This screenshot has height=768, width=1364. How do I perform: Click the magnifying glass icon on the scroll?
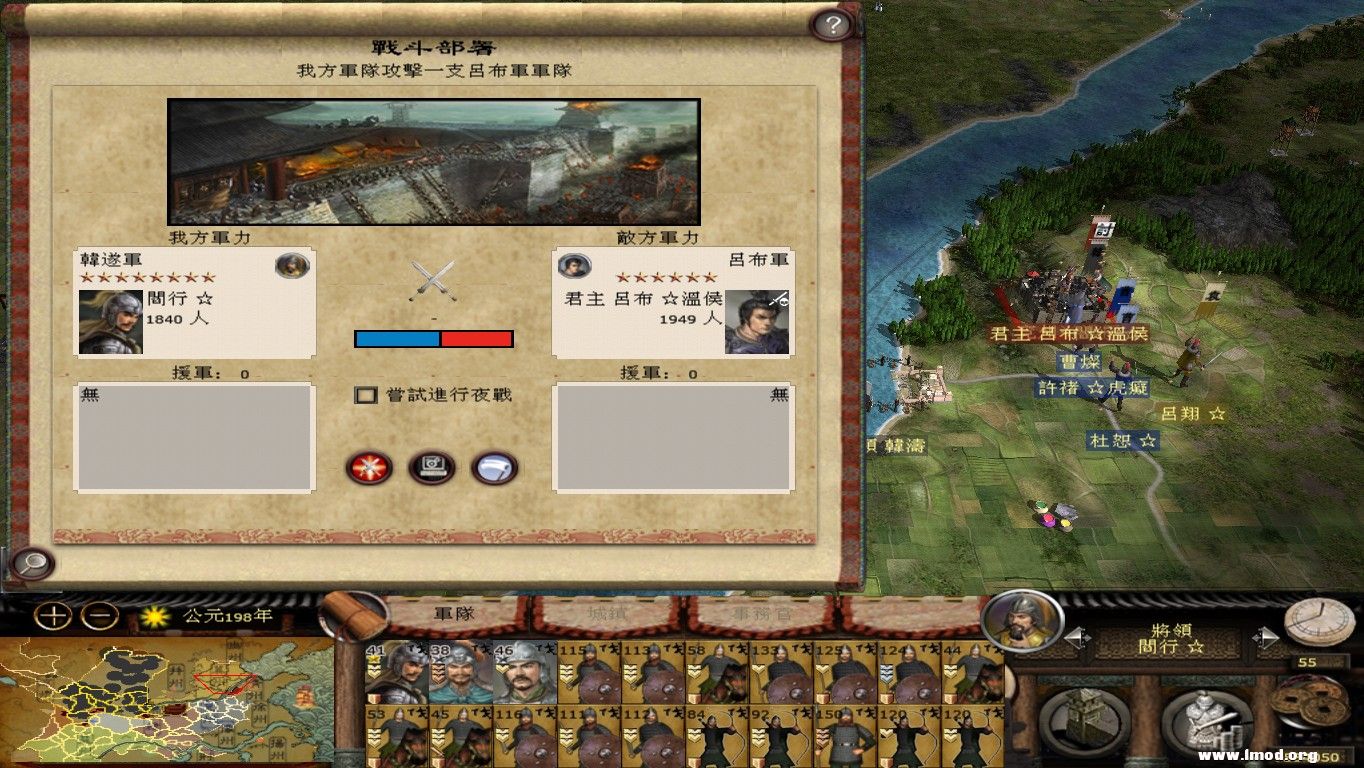click(x=36, y=563)
